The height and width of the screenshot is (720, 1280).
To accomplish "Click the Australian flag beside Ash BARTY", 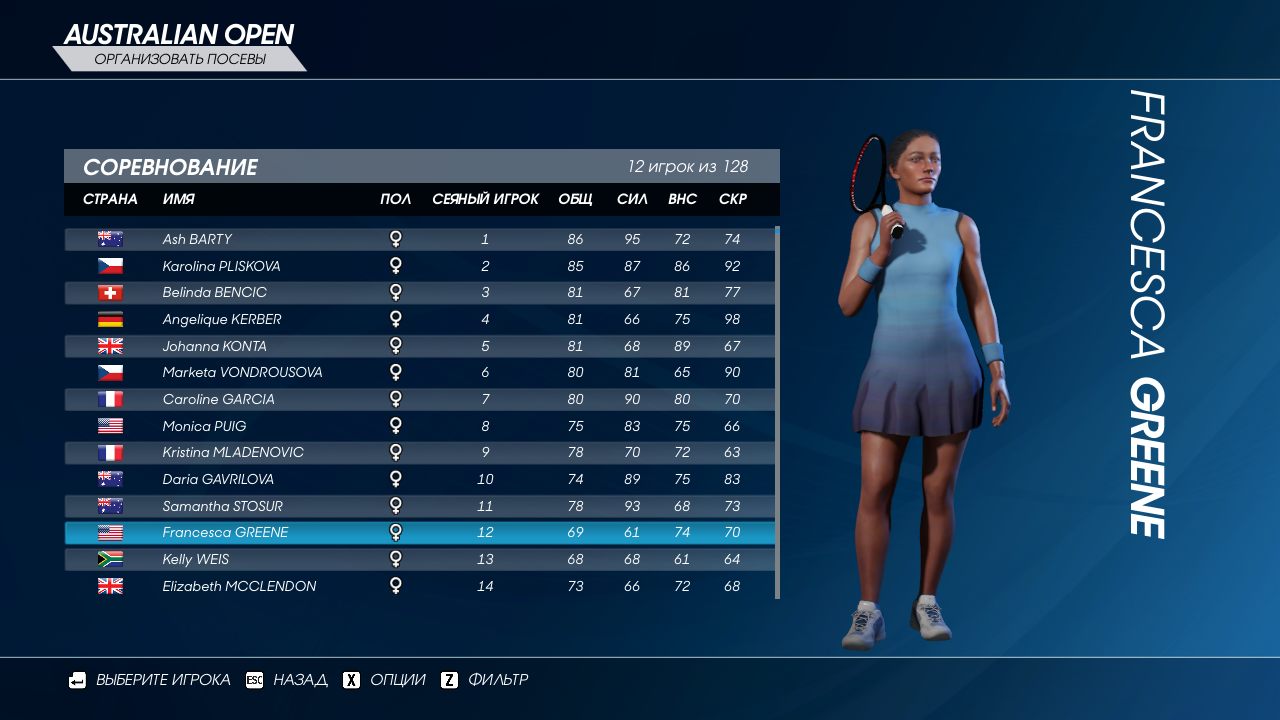I will 110,238.
